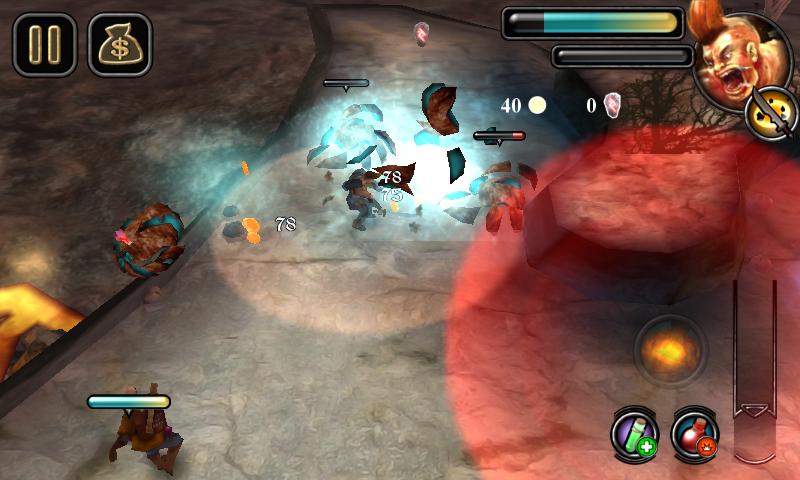
Task: Use the red explosive potion
Action: point(696,433)
